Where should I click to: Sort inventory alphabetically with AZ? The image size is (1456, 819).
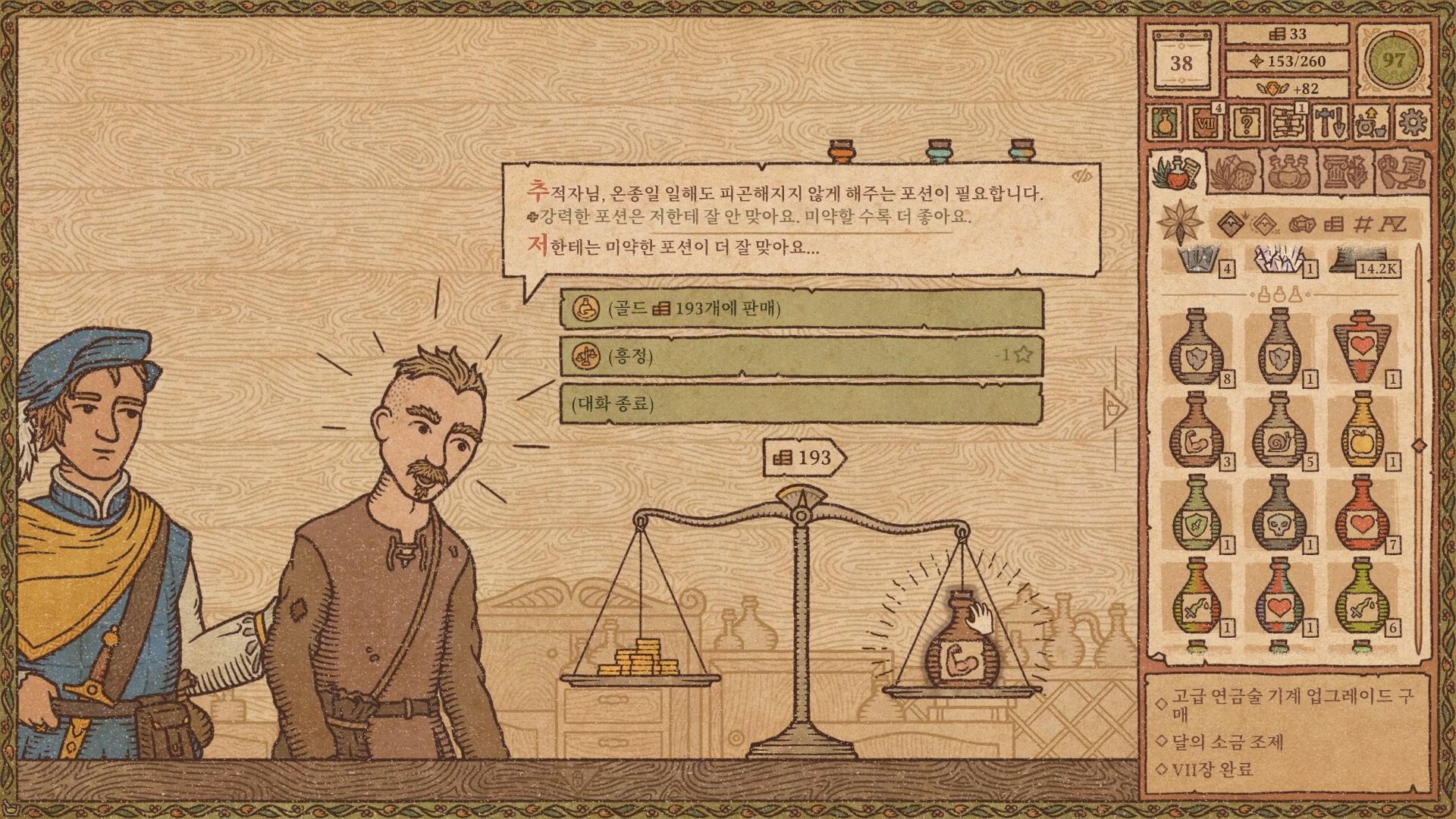pos(1392,224)
